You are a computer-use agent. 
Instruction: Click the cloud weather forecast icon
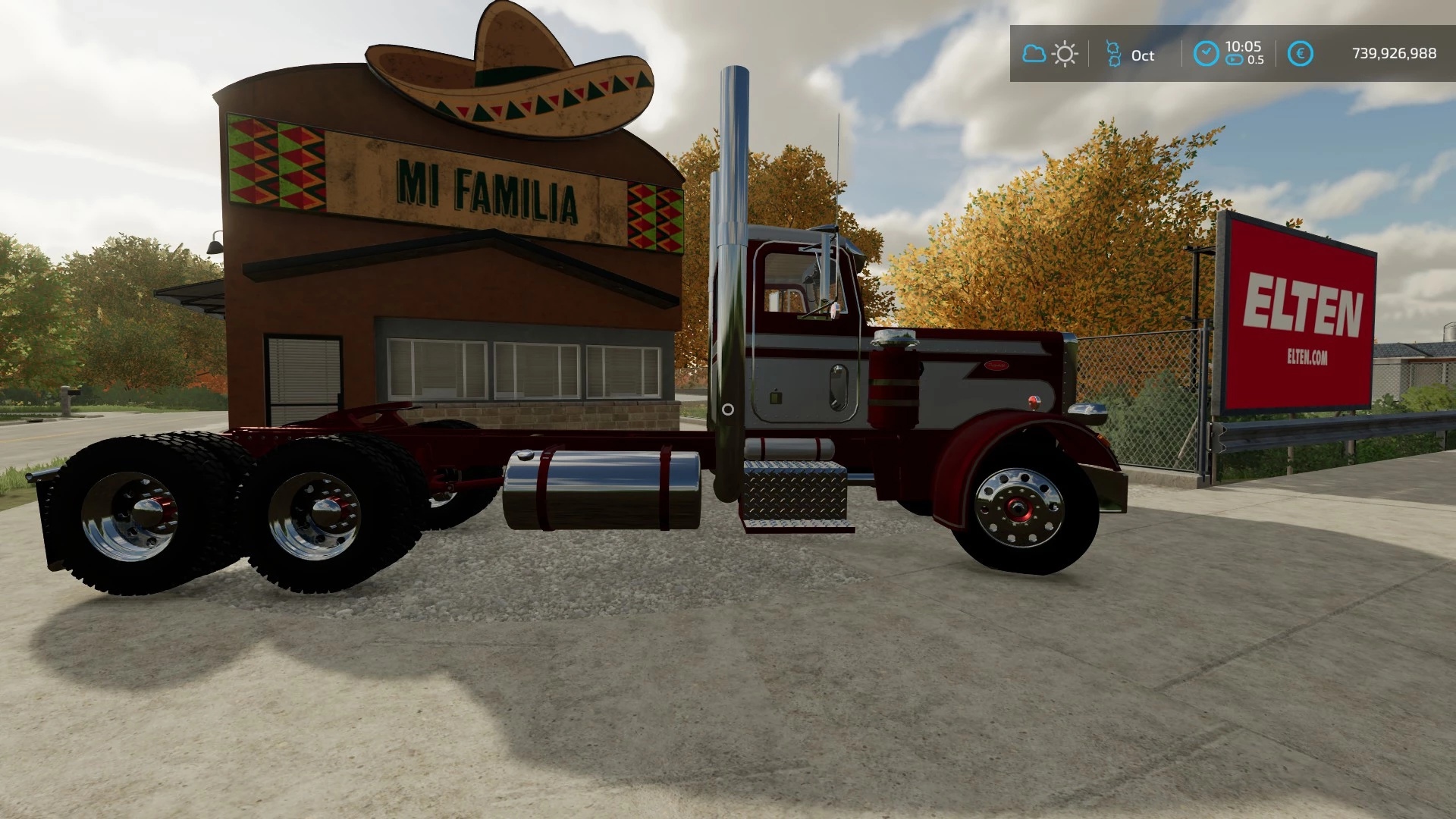coord(1034,54)
